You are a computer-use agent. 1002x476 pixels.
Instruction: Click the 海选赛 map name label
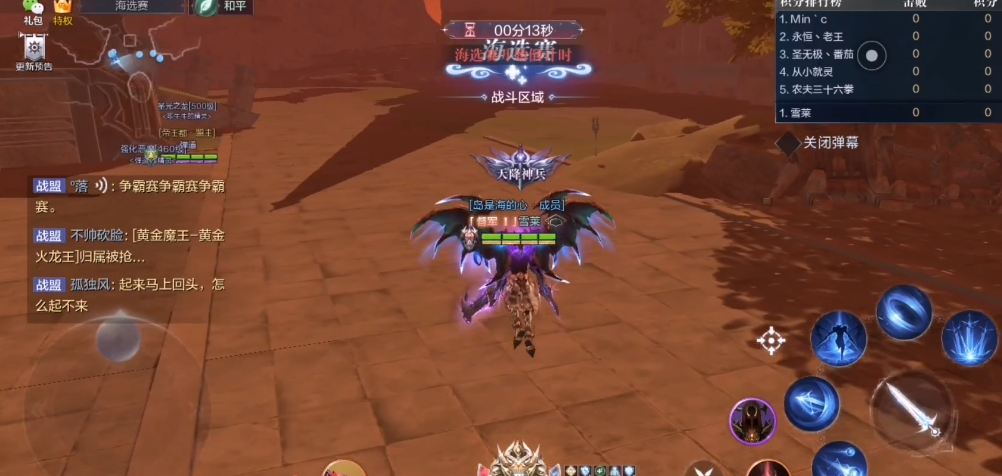point(132,7)
